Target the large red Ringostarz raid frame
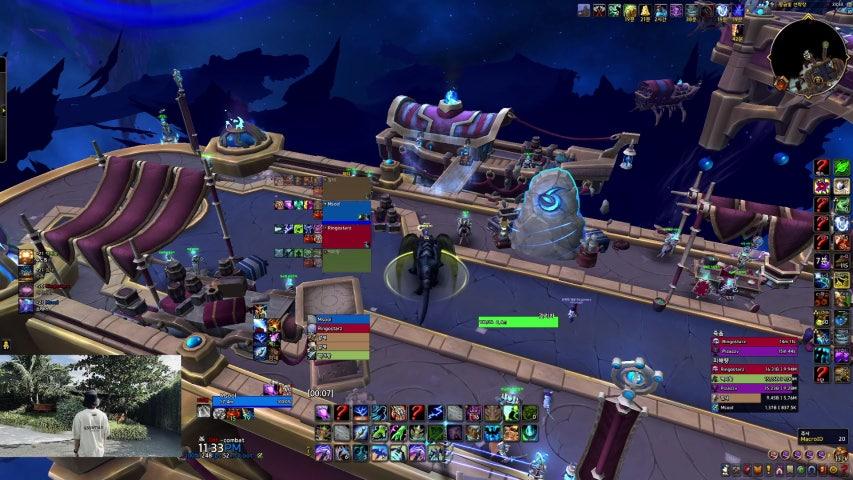The width and height of the screenshot is (853, 480). click(347, 236)
